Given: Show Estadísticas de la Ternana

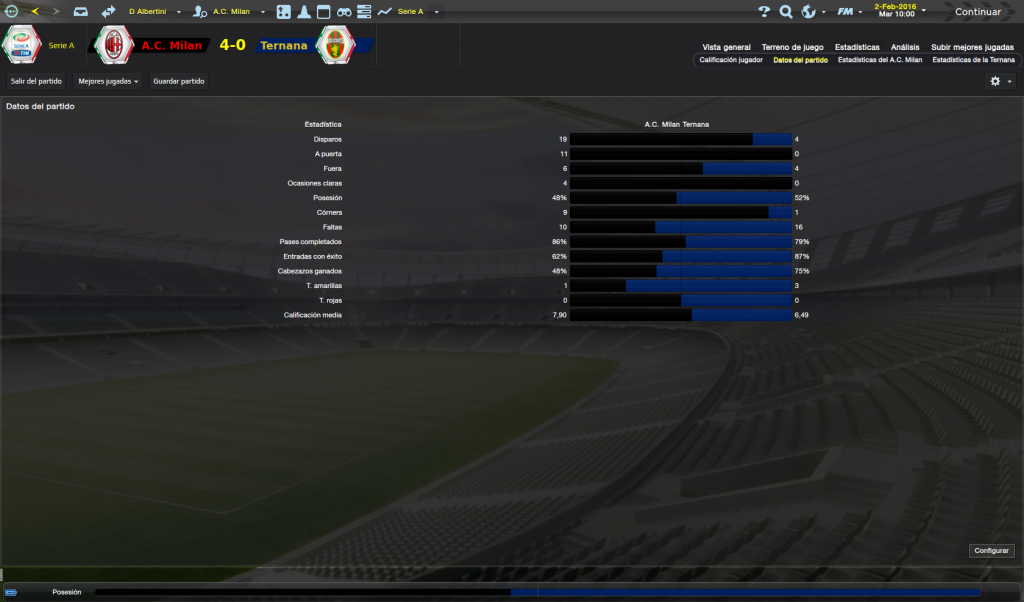Looking at the screenshot, I should pos(972,60).
